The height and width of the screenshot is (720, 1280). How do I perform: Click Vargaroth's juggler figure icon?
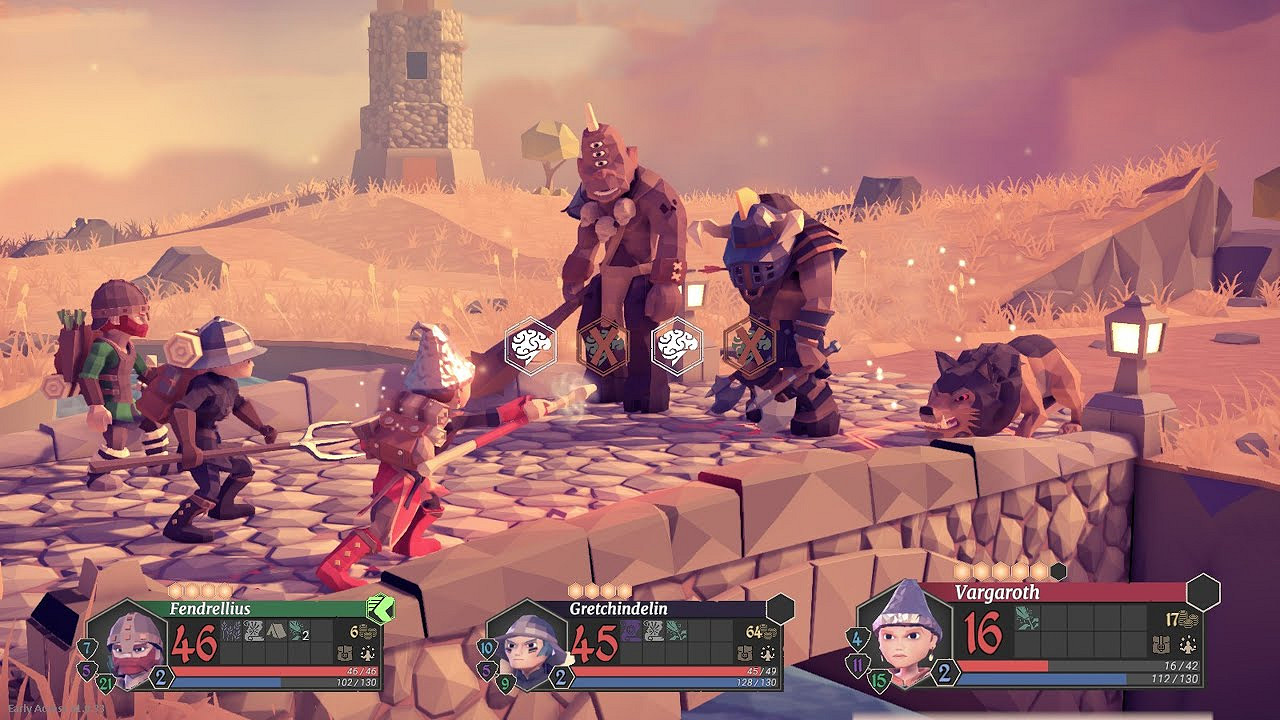[x=1188, y=644]
